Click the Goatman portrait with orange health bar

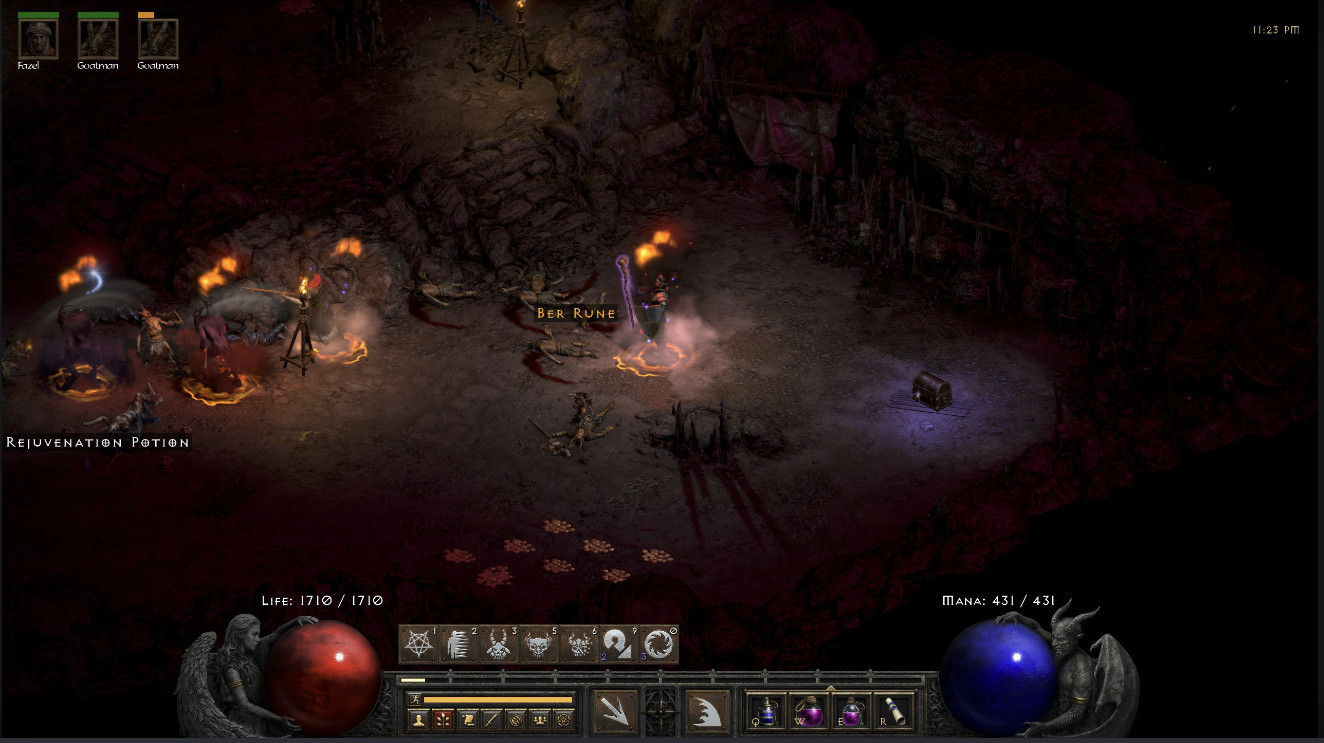coord(158,39)
